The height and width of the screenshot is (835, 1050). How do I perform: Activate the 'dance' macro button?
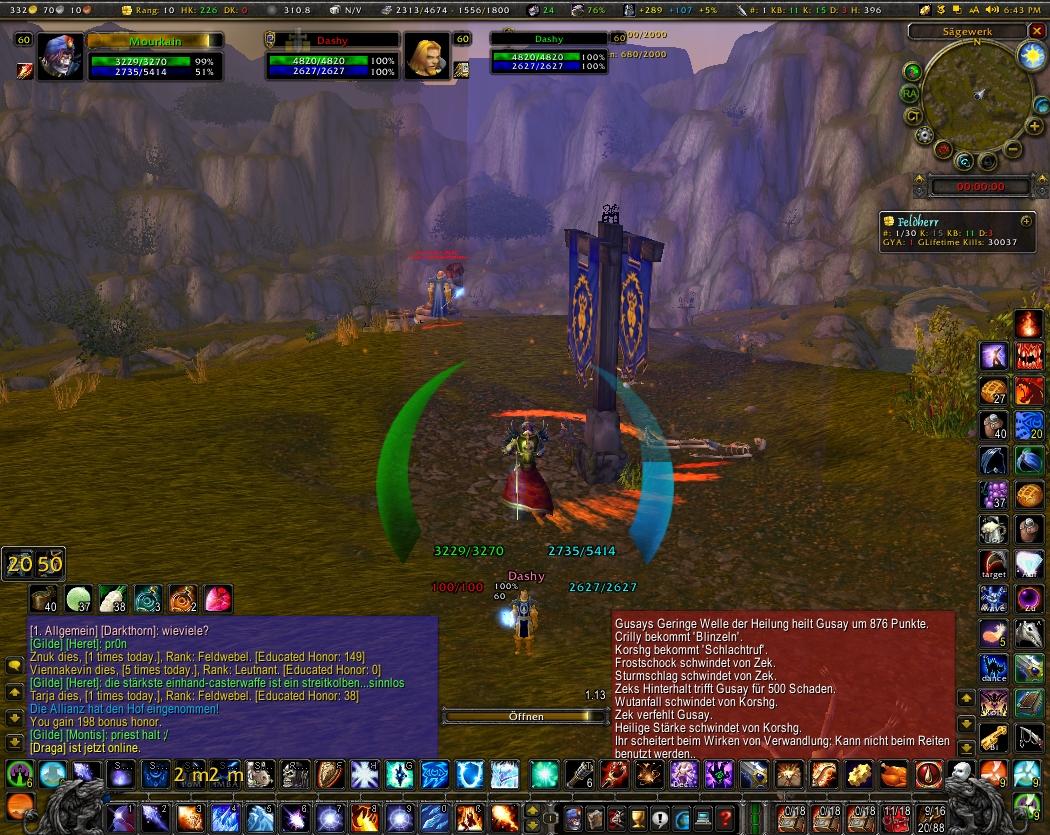[x=994, y=668]
